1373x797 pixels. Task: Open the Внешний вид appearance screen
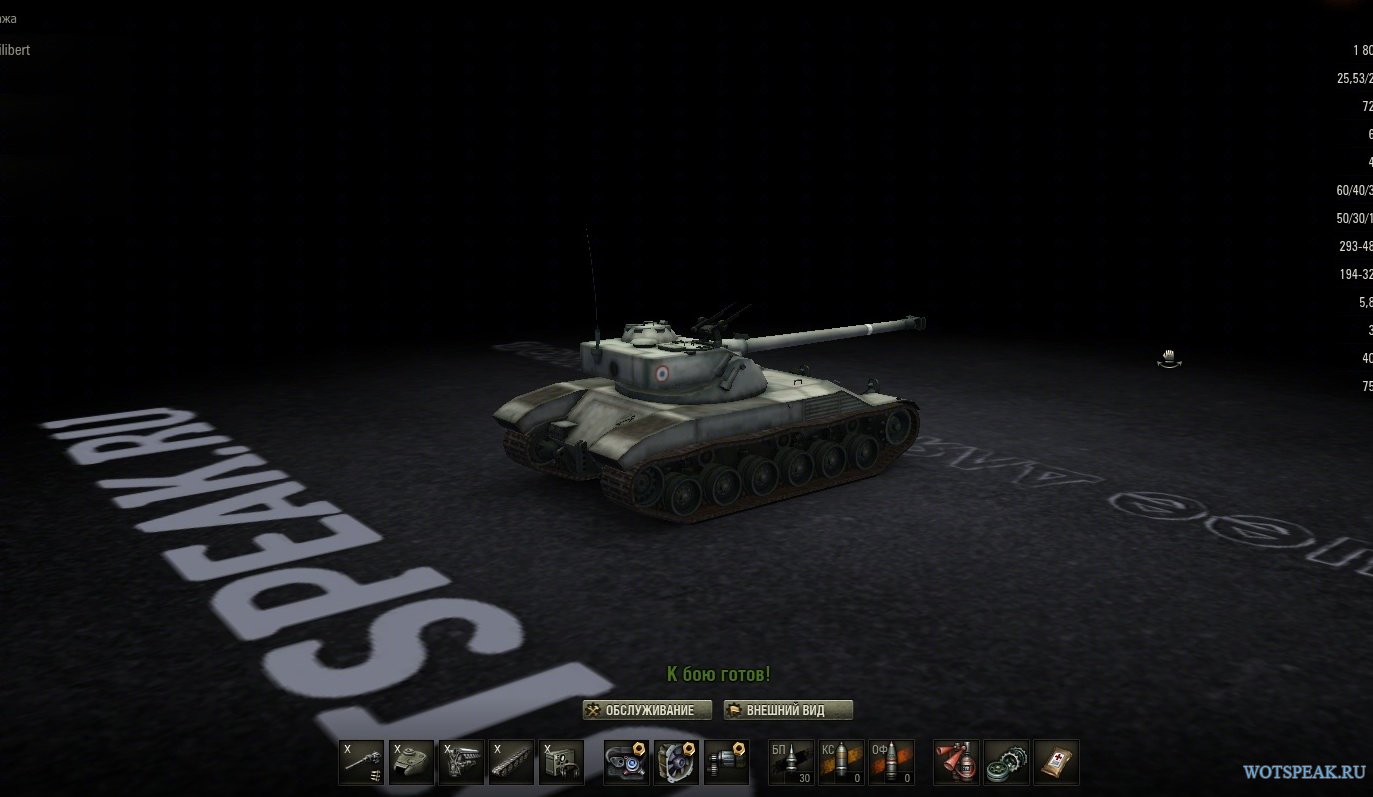(x=788, y=710)
